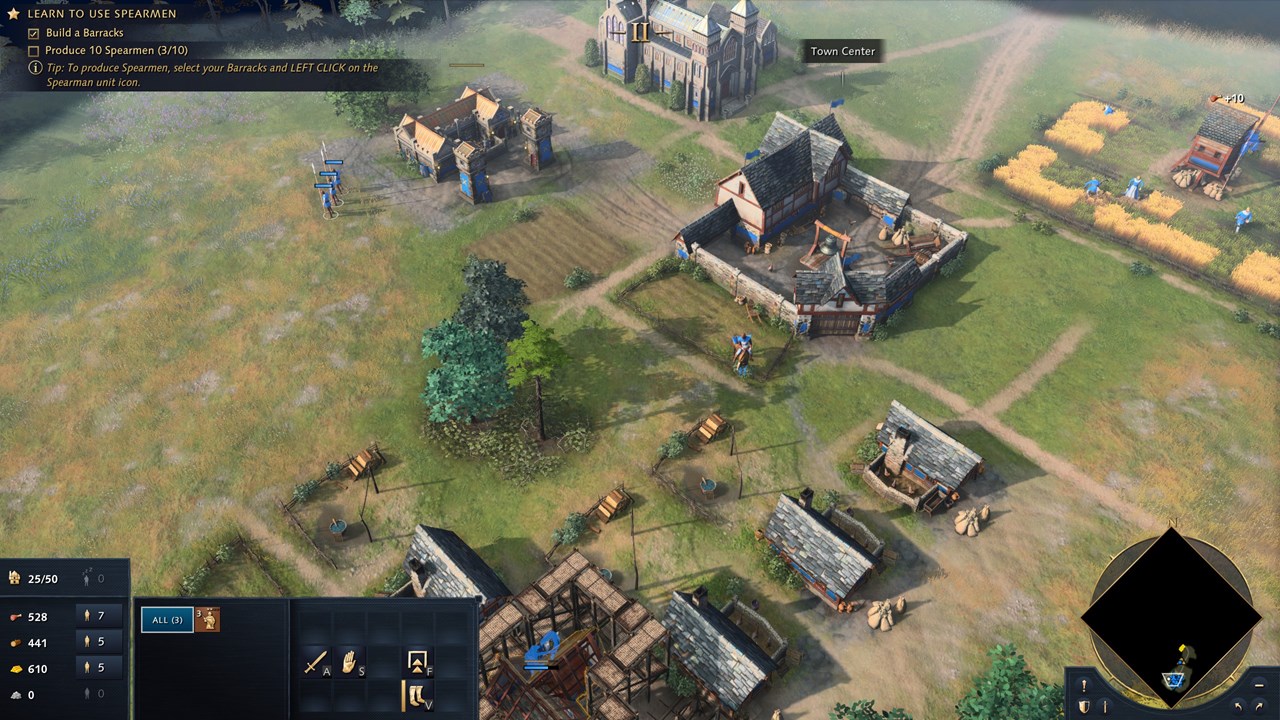
Task: Click the exclamation mark ping button
Action: coord(1083,686)
